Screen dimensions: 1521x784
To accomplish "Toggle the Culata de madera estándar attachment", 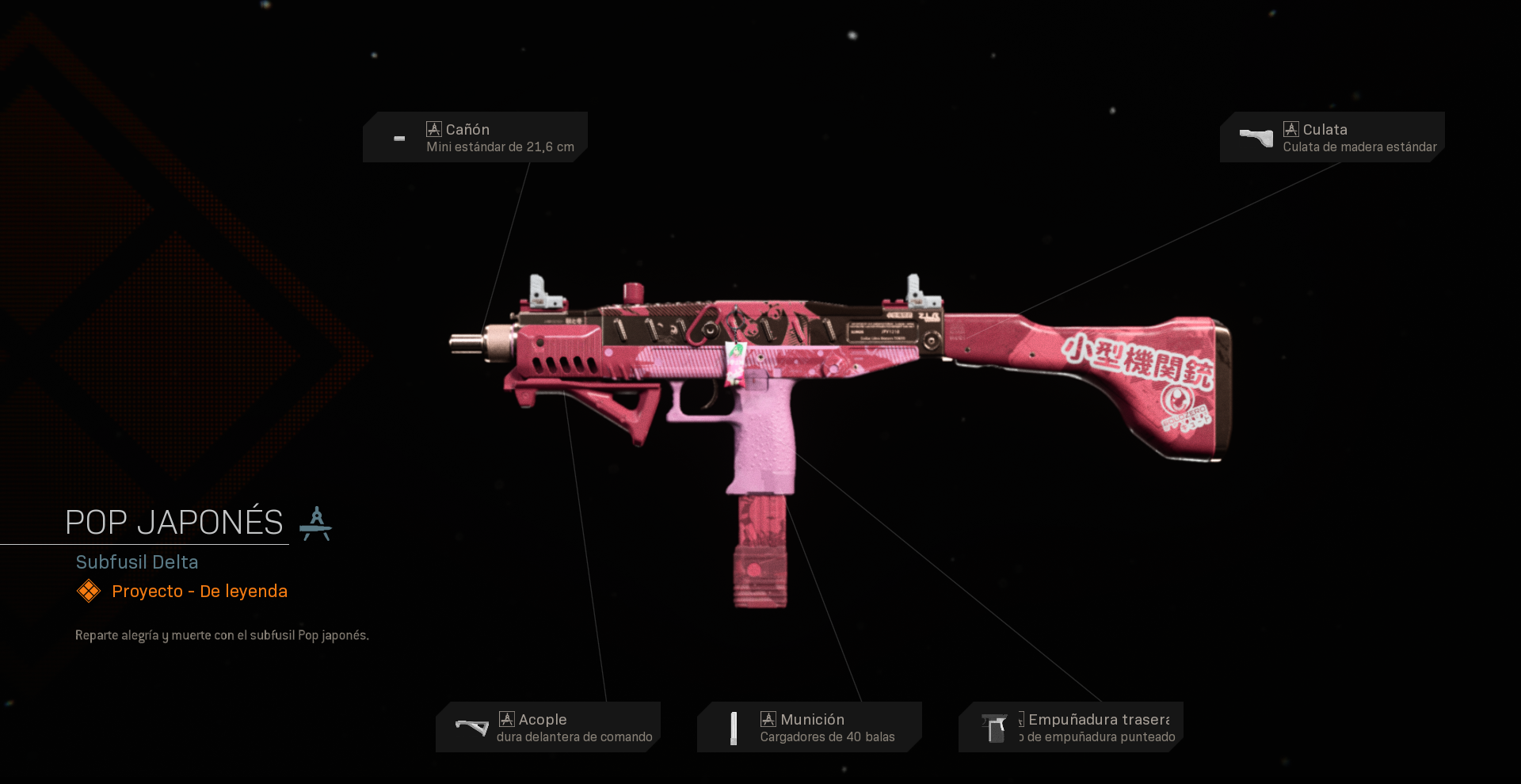I will click(1359, 147).
